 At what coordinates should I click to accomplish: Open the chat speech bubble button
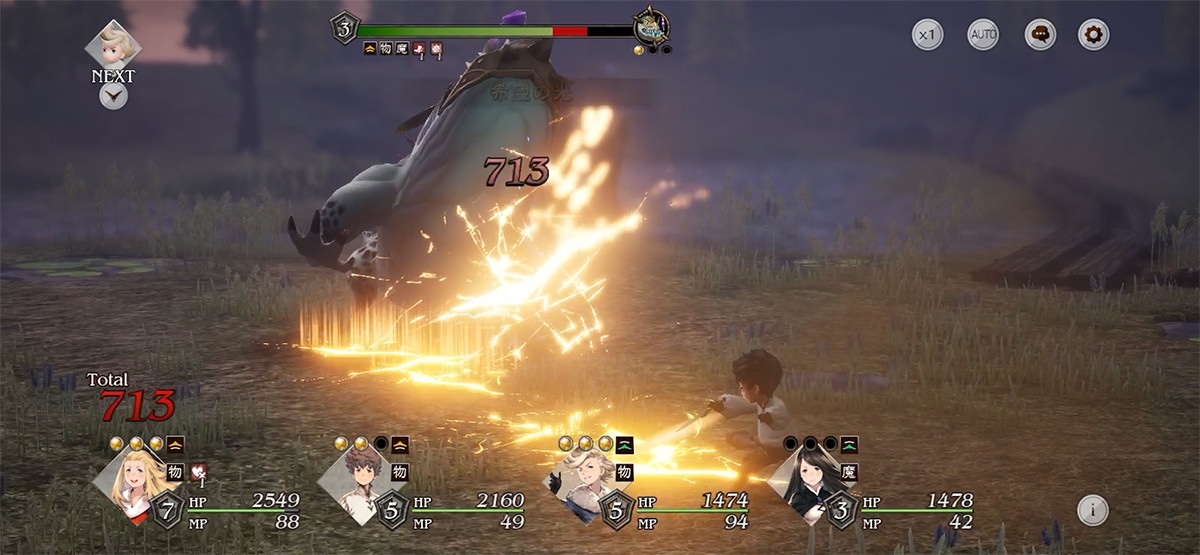[1040, 35]
